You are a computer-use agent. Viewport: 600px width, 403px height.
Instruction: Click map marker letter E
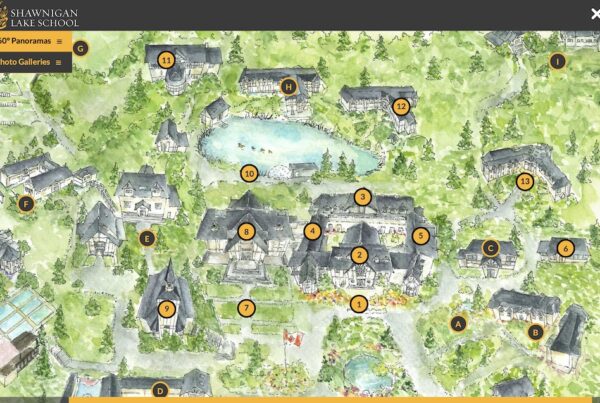(x=147, y=238)
